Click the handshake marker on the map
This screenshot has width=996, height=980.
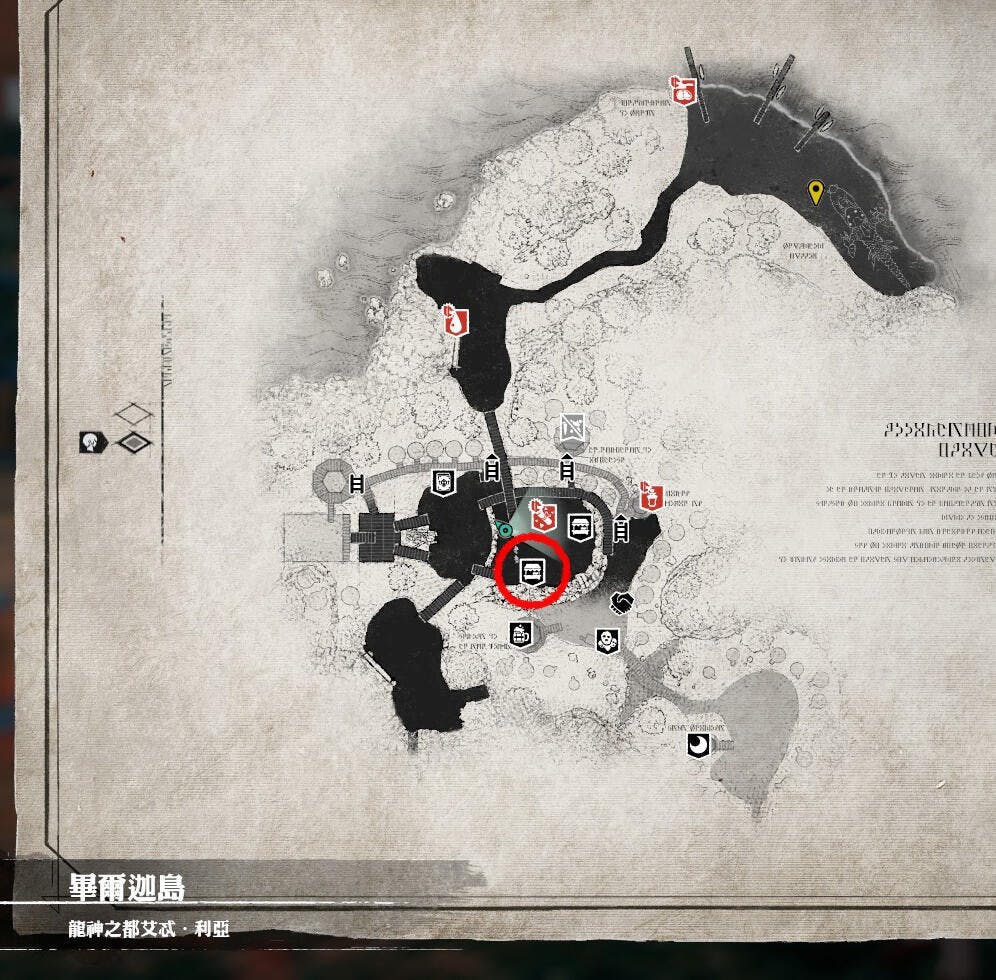(x=622, y=602)
